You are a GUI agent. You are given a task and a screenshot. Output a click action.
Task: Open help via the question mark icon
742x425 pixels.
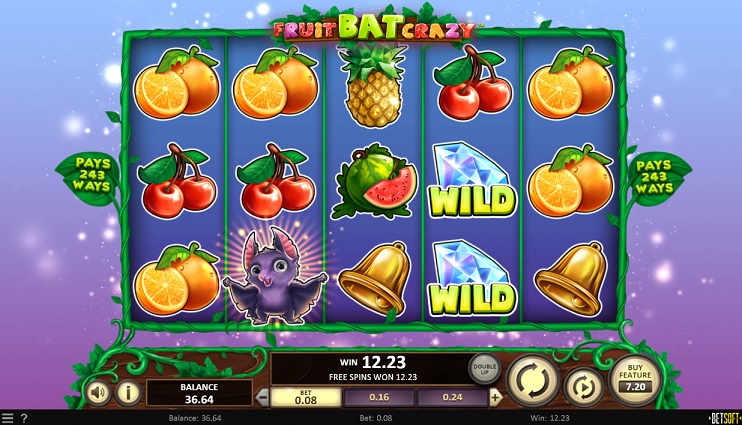[24, 418]
